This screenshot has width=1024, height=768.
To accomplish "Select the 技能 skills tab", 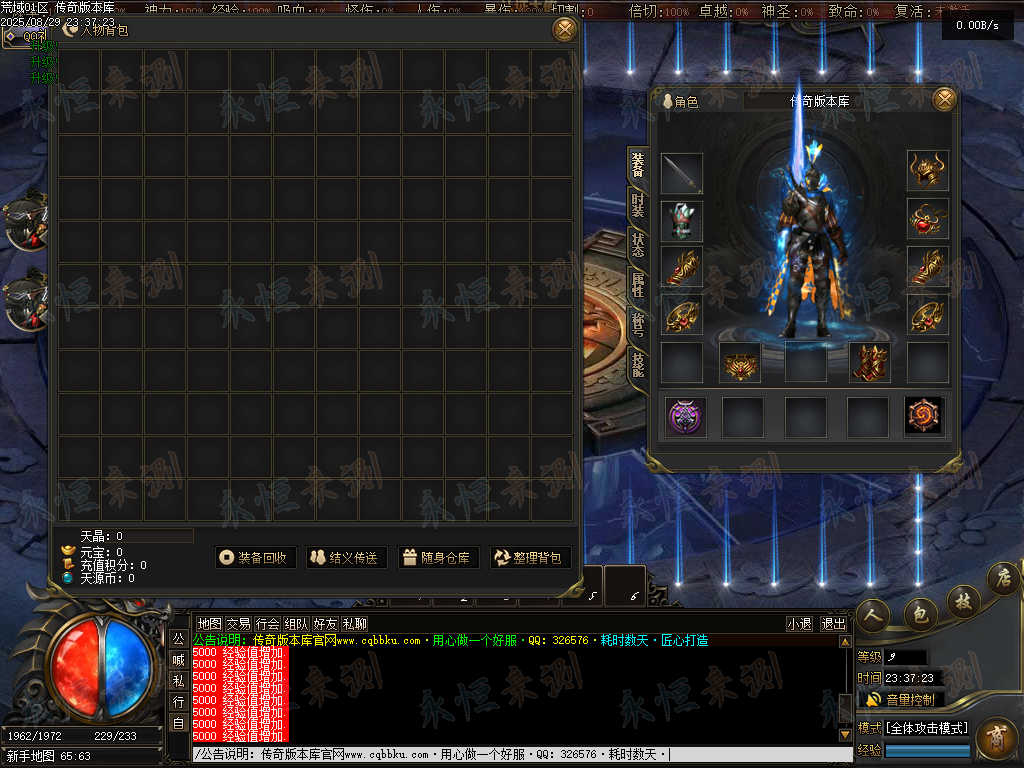I will 637,362.
